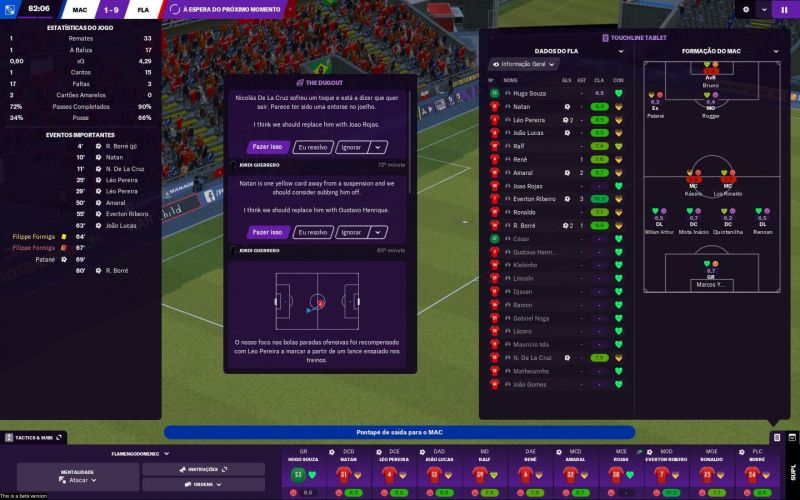
Task: Open the settings gear icon
Action: [745, 9]
